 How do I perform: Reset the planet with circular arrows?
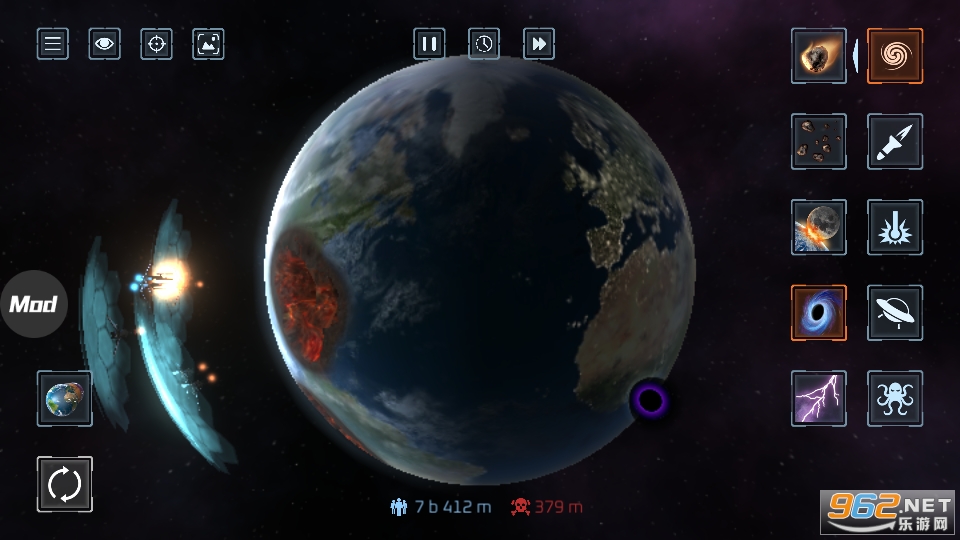65,484
